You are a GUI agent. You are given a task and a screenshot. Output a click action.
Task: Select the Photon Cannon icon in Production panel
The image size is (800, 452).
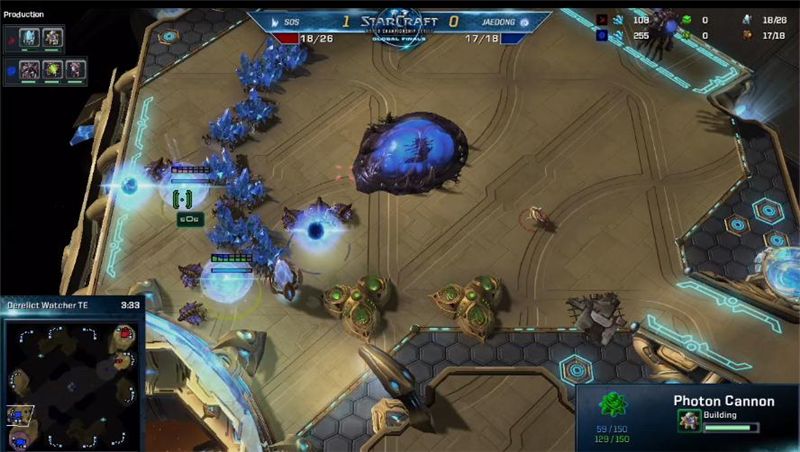[x=52, y=38]
